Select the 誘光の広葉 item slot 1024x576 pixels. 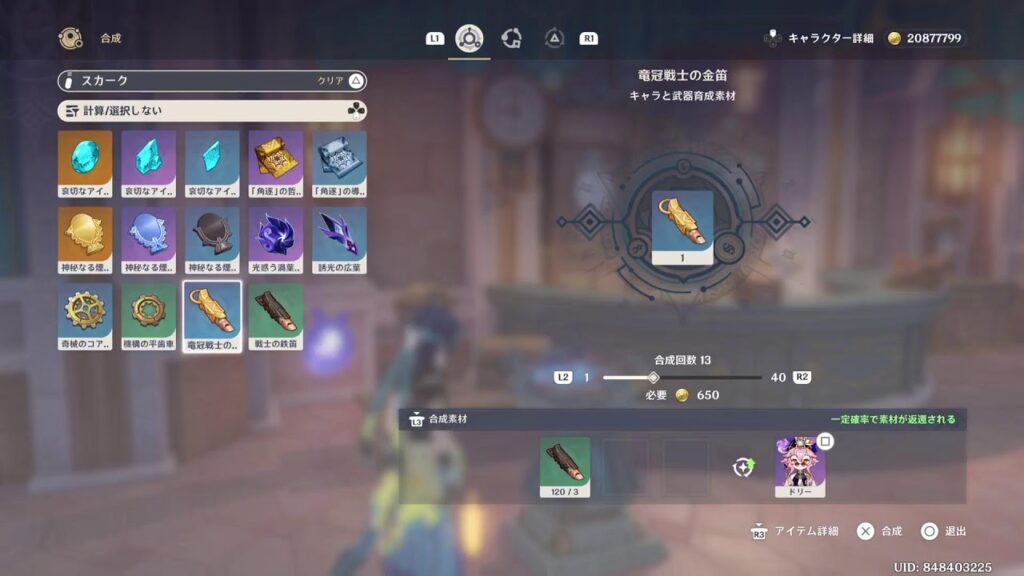(x=339, y=236)
